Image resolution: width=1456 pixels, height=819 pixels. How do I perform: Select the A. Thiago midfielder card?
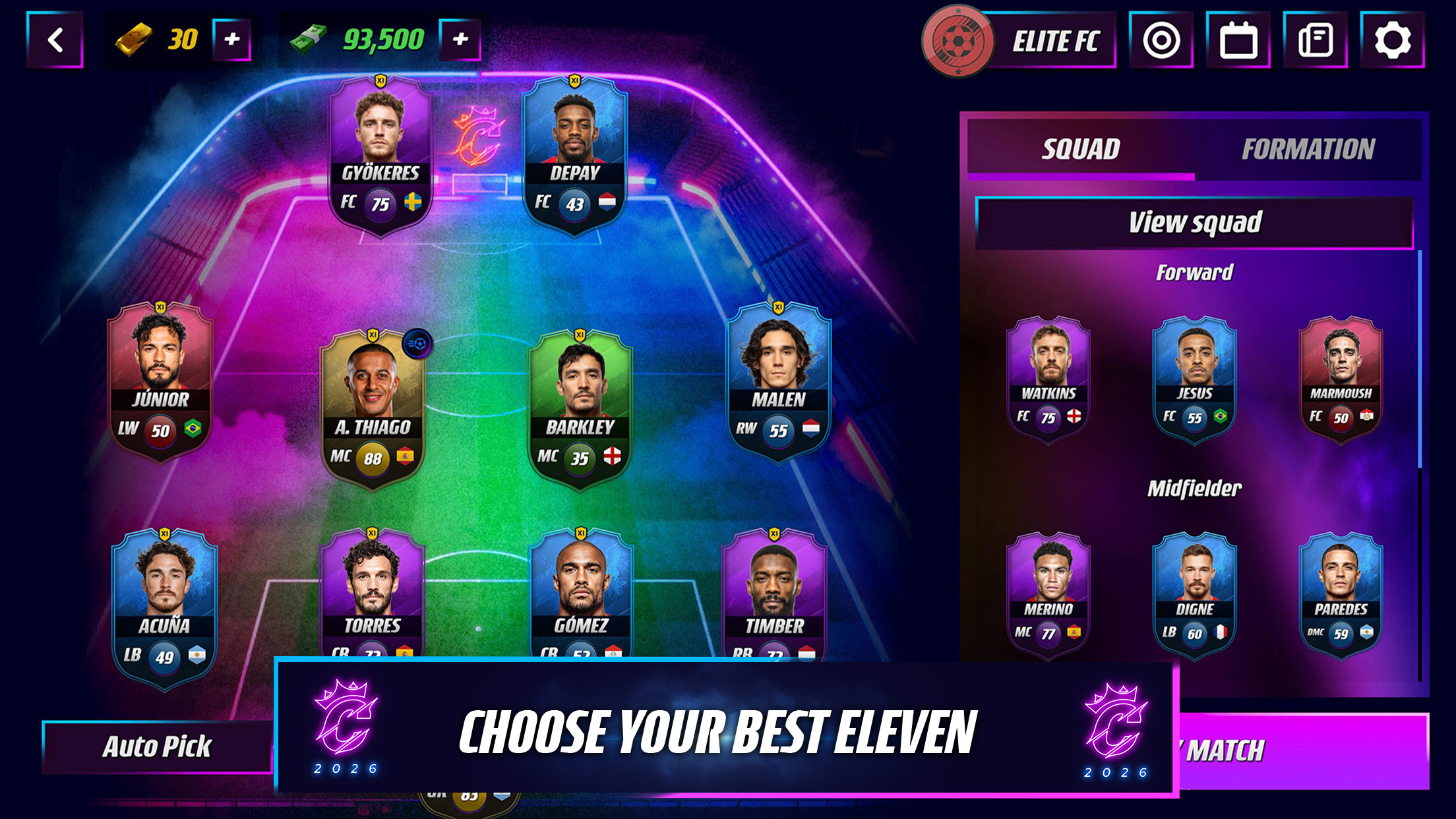(x=373, y=402)
